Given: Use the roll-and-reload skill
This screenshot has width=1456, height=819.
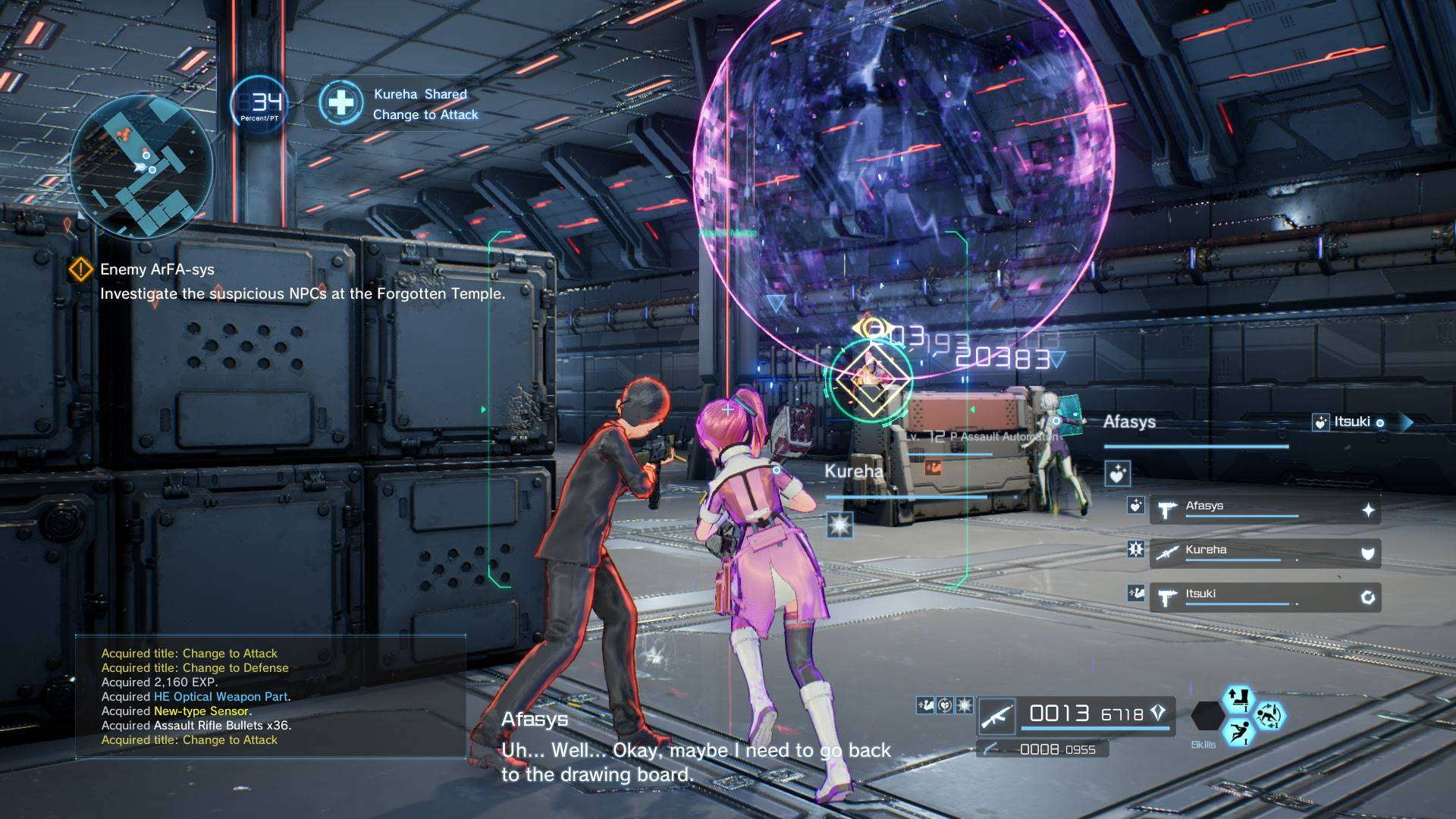Looking at the screenshot, I should [1269, 715].
